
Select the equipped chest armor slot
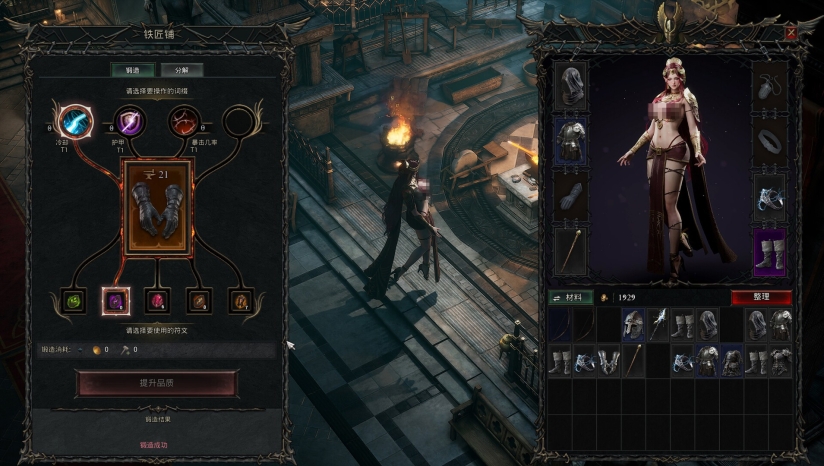point(571,140)
